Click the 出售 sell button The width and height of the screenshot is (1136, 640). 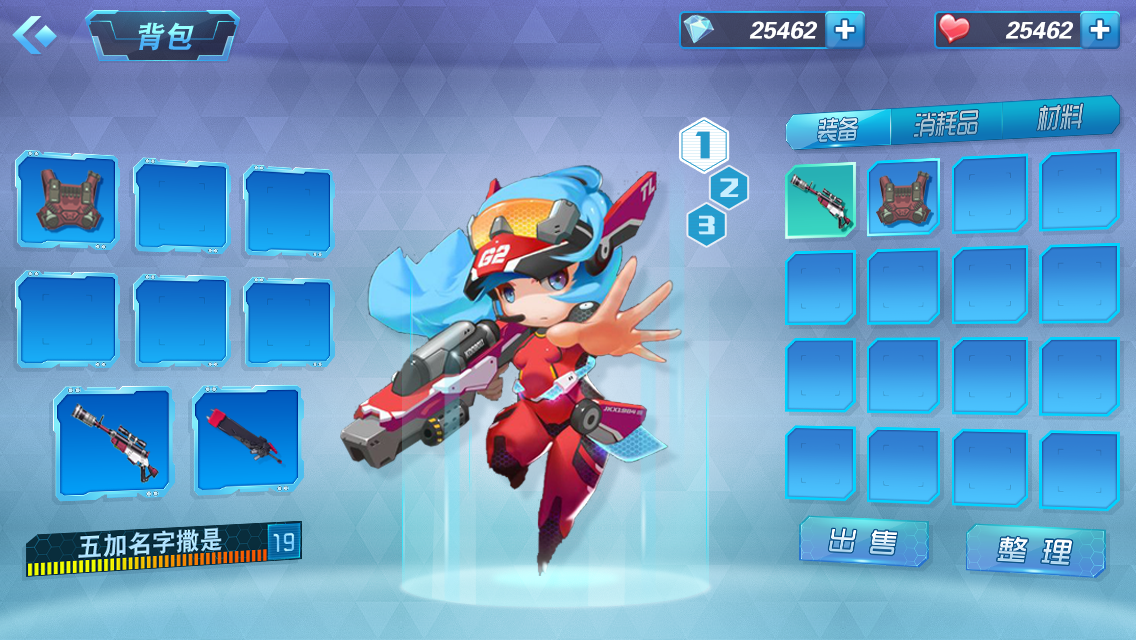coord(863,542)
